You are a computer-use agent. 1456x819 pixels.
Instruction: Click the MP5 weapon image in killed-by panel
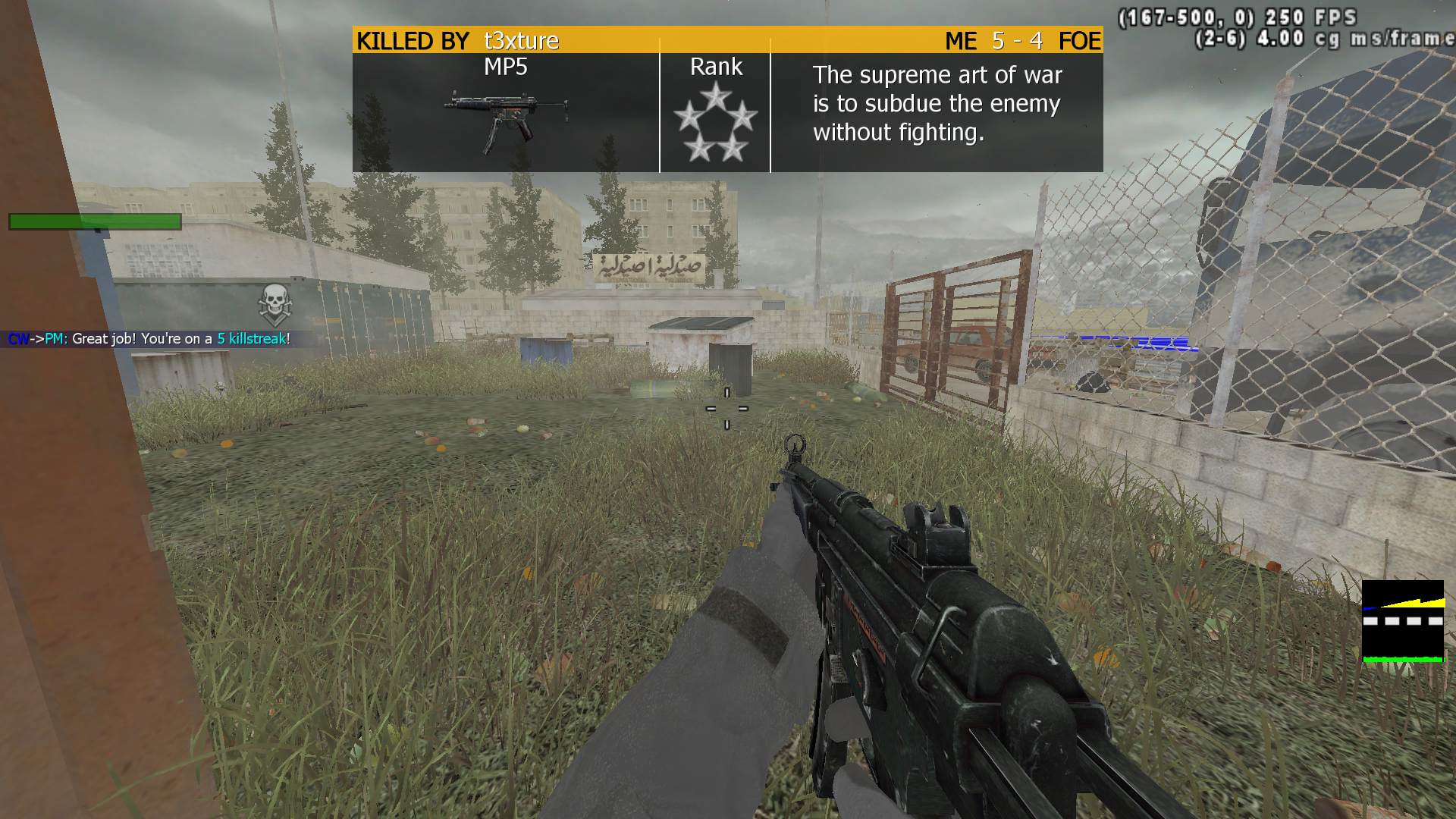[x=506, y=119]
